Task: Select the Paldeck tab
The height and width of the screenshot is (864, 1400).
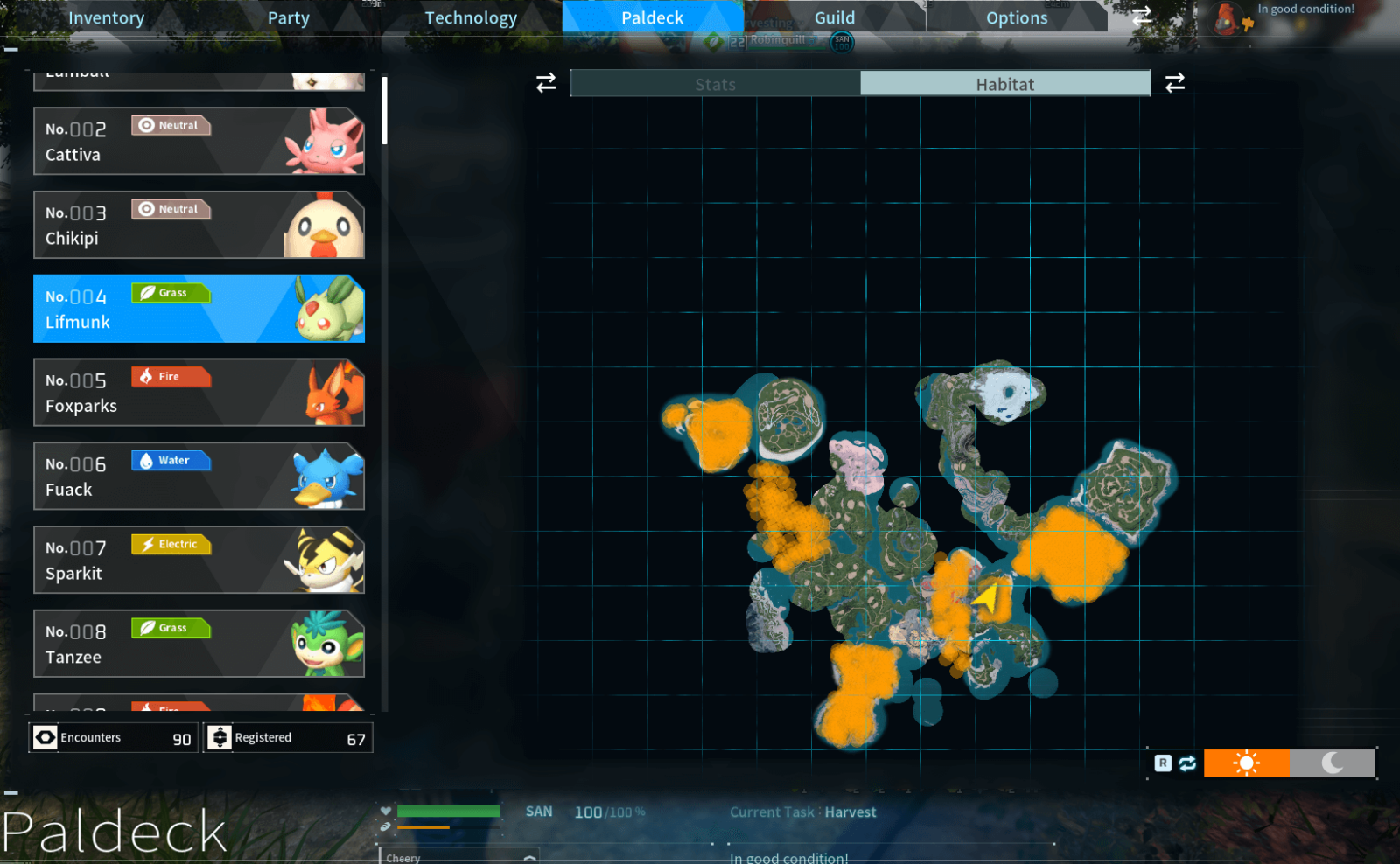Action: click(652, 17)
